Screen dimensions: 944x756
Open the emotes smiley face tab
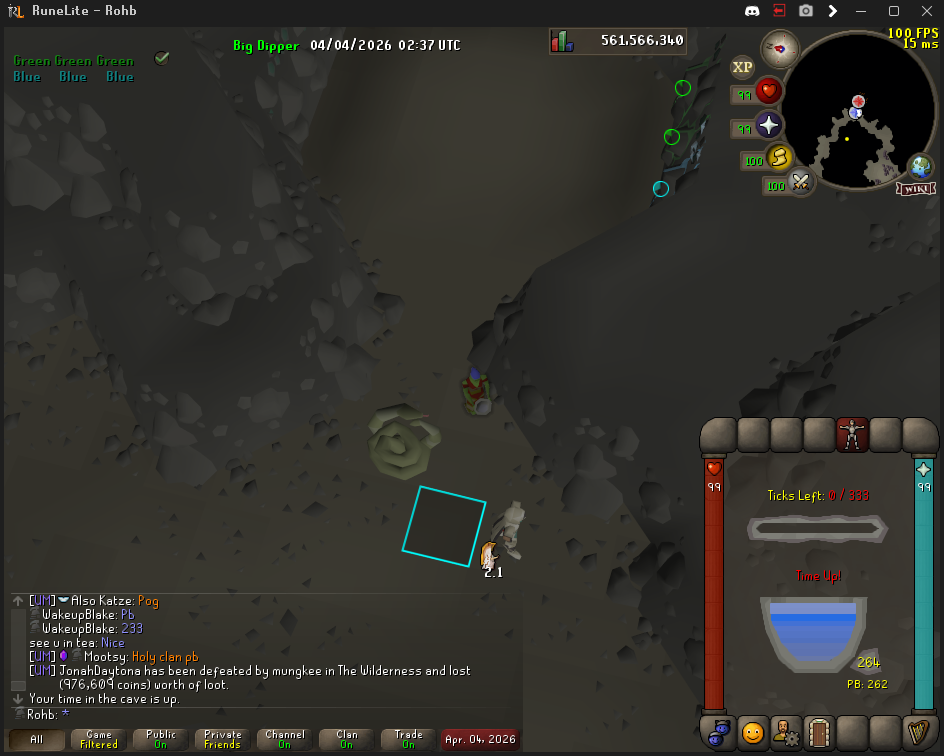(753, 733)
